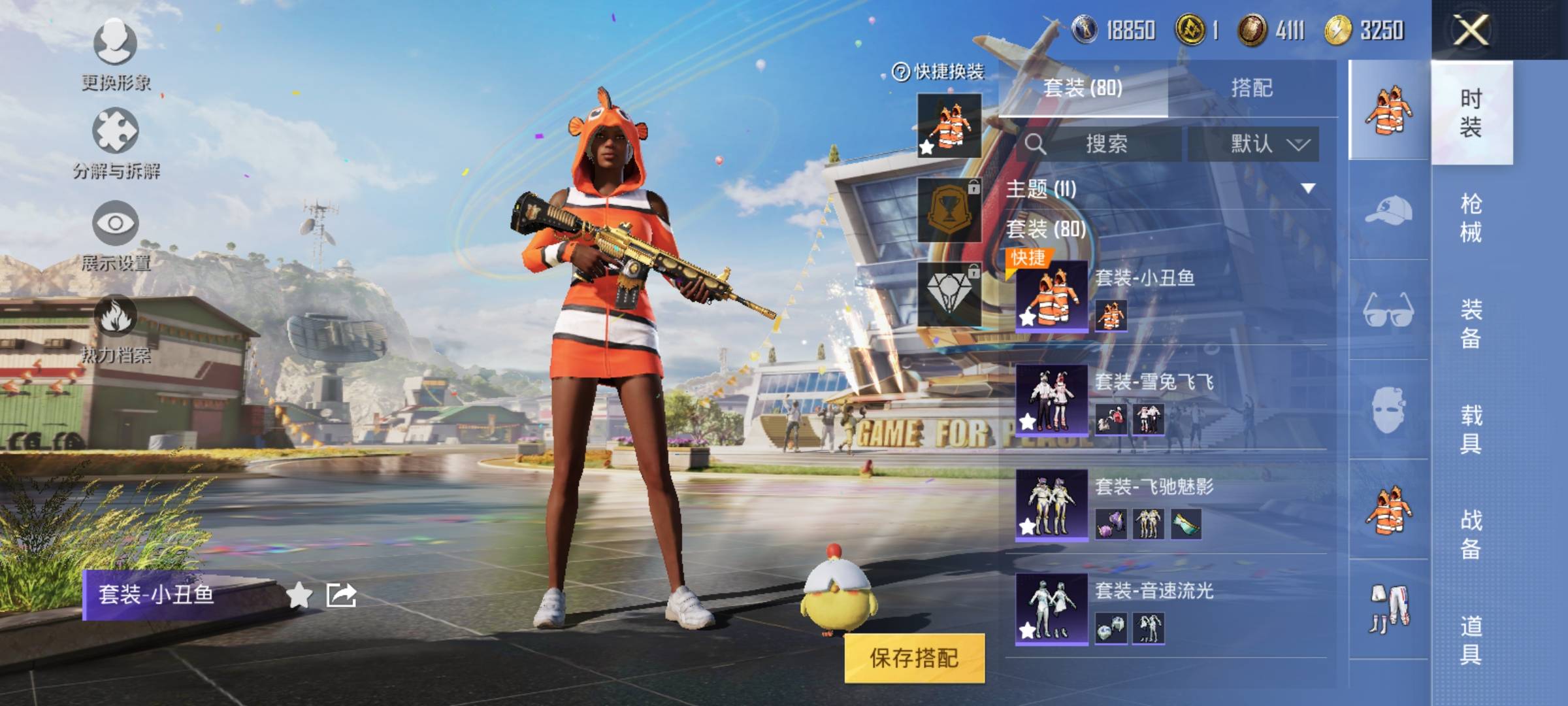Image resolution: width=1568 pixels, height=706 pixels.
Task: Open 更换形象 change appearance option
Action: [116, 54]
